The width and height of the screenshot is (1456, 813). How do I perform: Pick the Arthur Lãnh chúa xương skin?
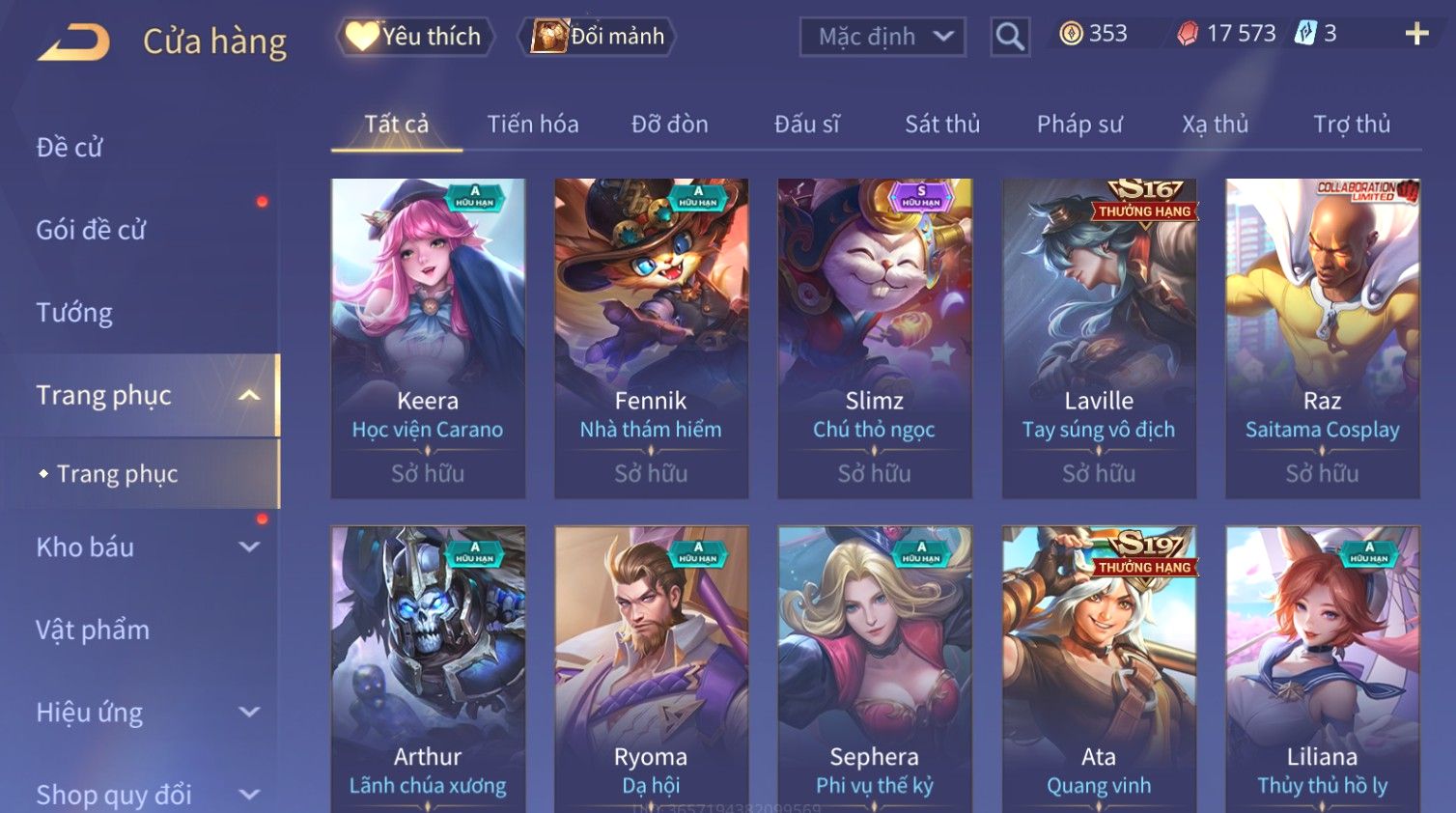click(x=428, y=668)
